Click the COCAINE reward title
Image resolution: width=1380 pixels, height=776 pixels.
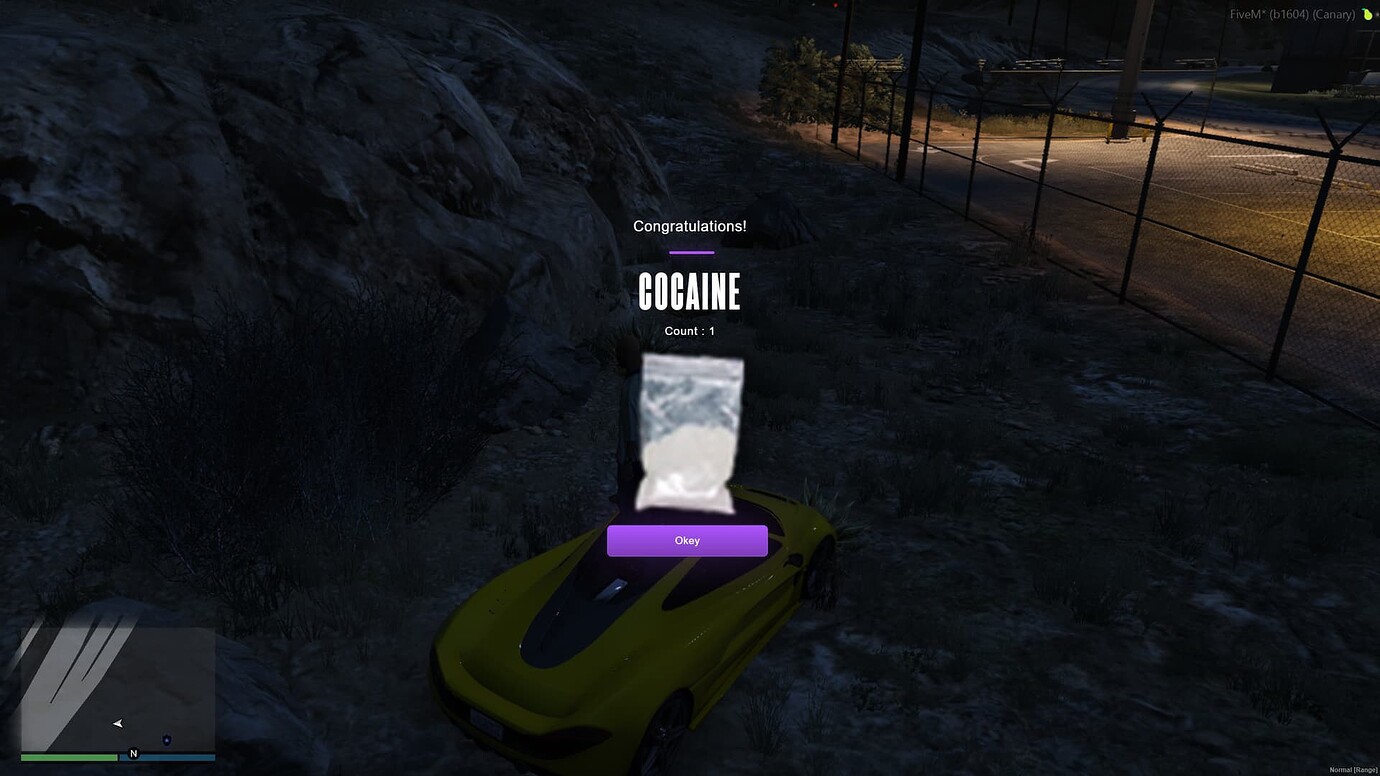pyautogui.click(x=690, y=291)
